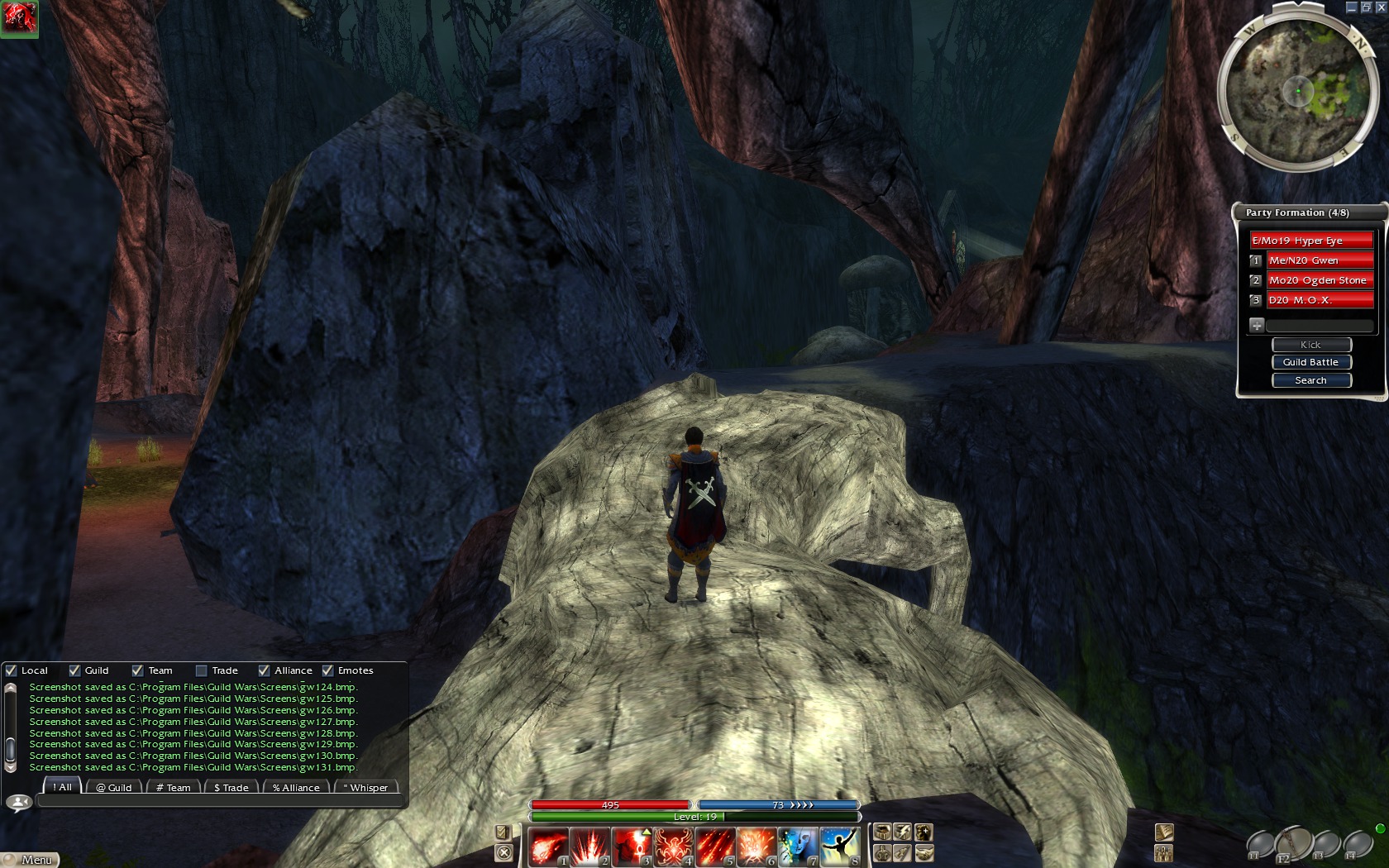Switch to the Whisper chat tab

pos(365,788)
